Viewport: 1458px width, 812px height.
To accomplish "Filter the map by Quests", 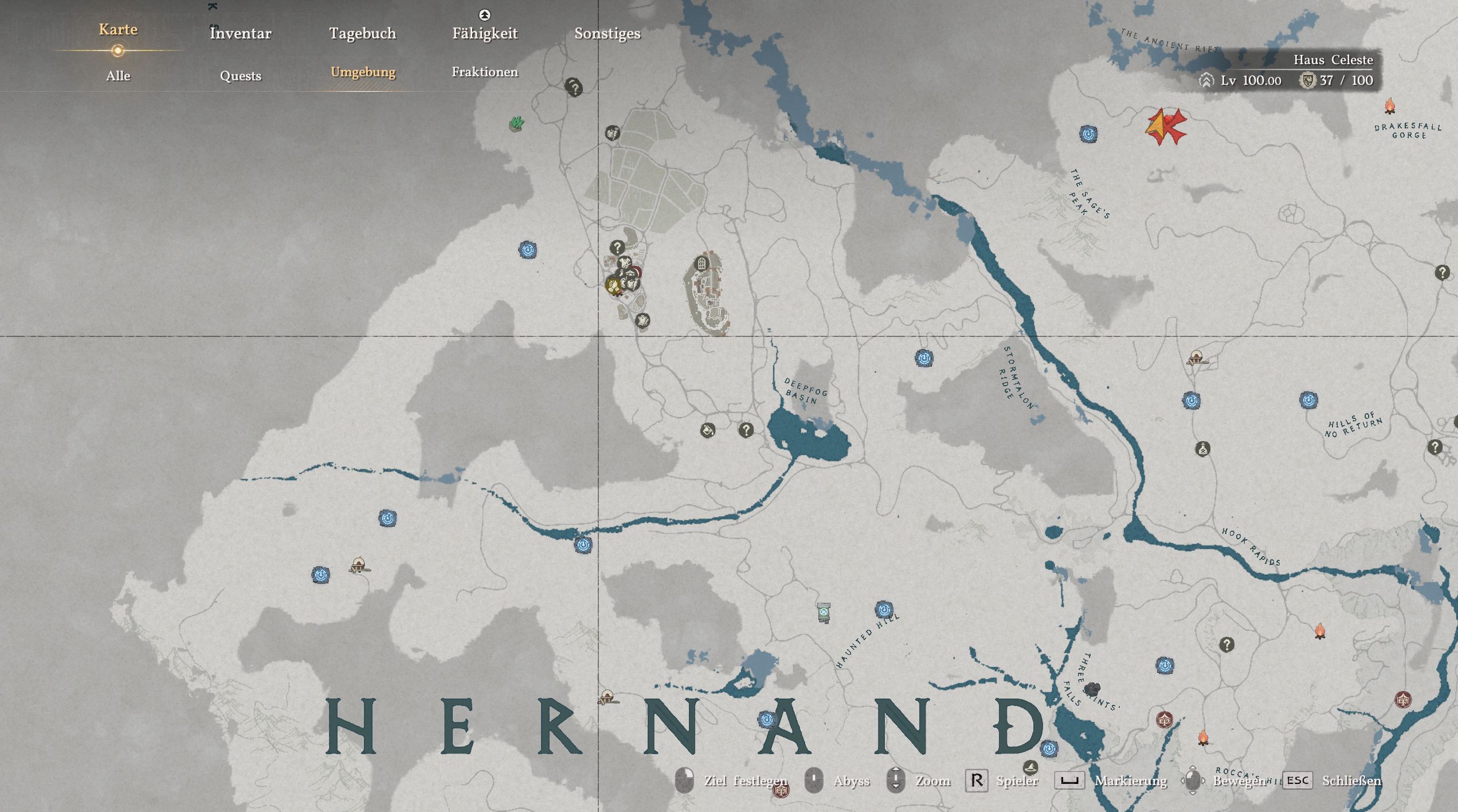I will tap(240, 76).
